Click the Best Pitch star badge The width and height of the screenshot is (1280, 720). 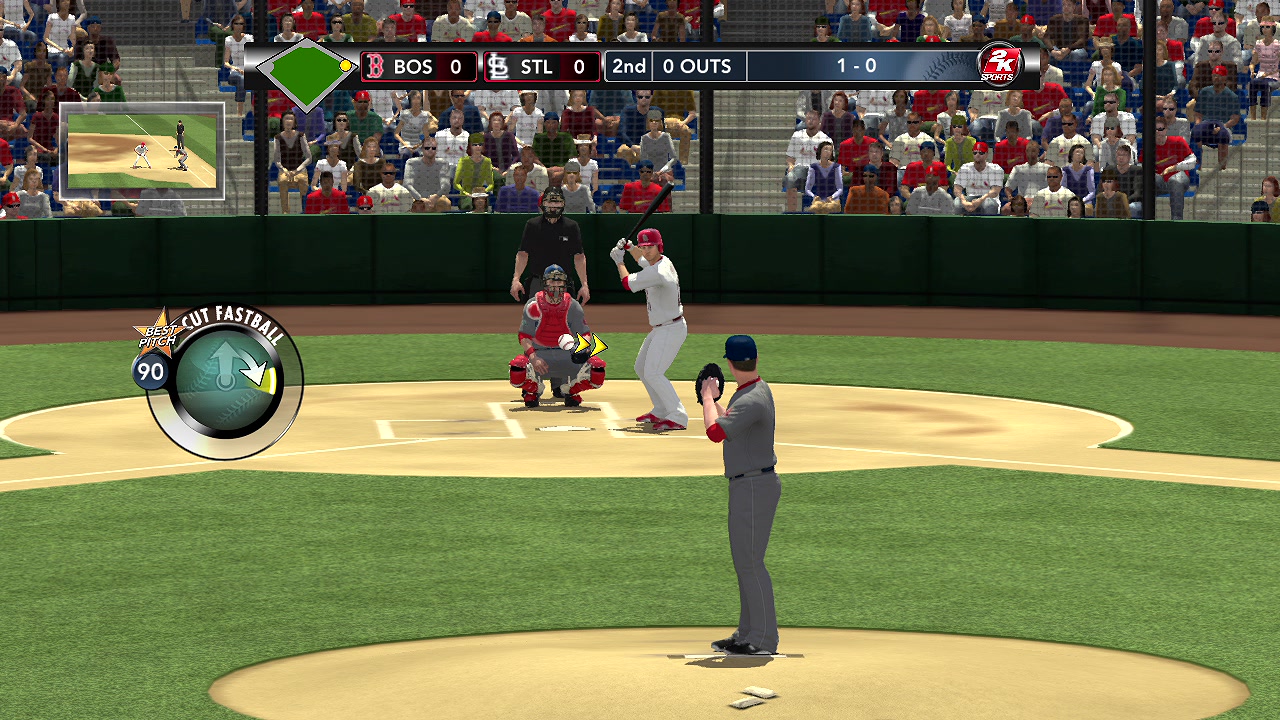(156, 333)
